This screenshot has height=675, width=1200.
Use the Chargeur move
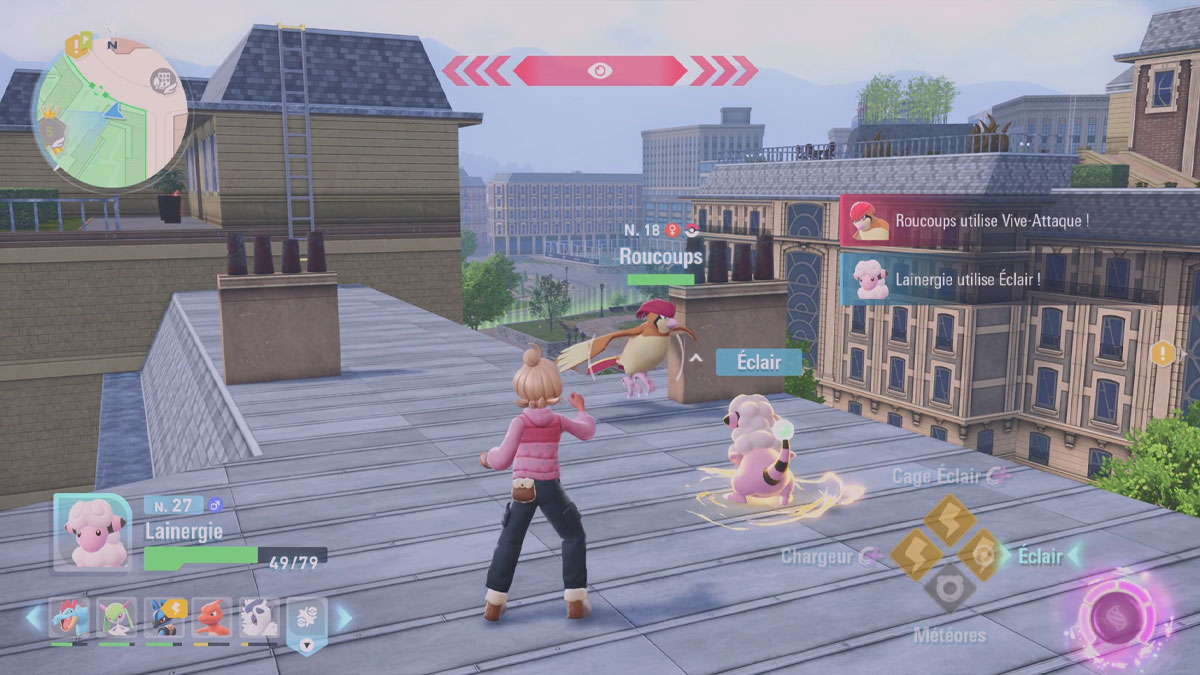(914, 555)
